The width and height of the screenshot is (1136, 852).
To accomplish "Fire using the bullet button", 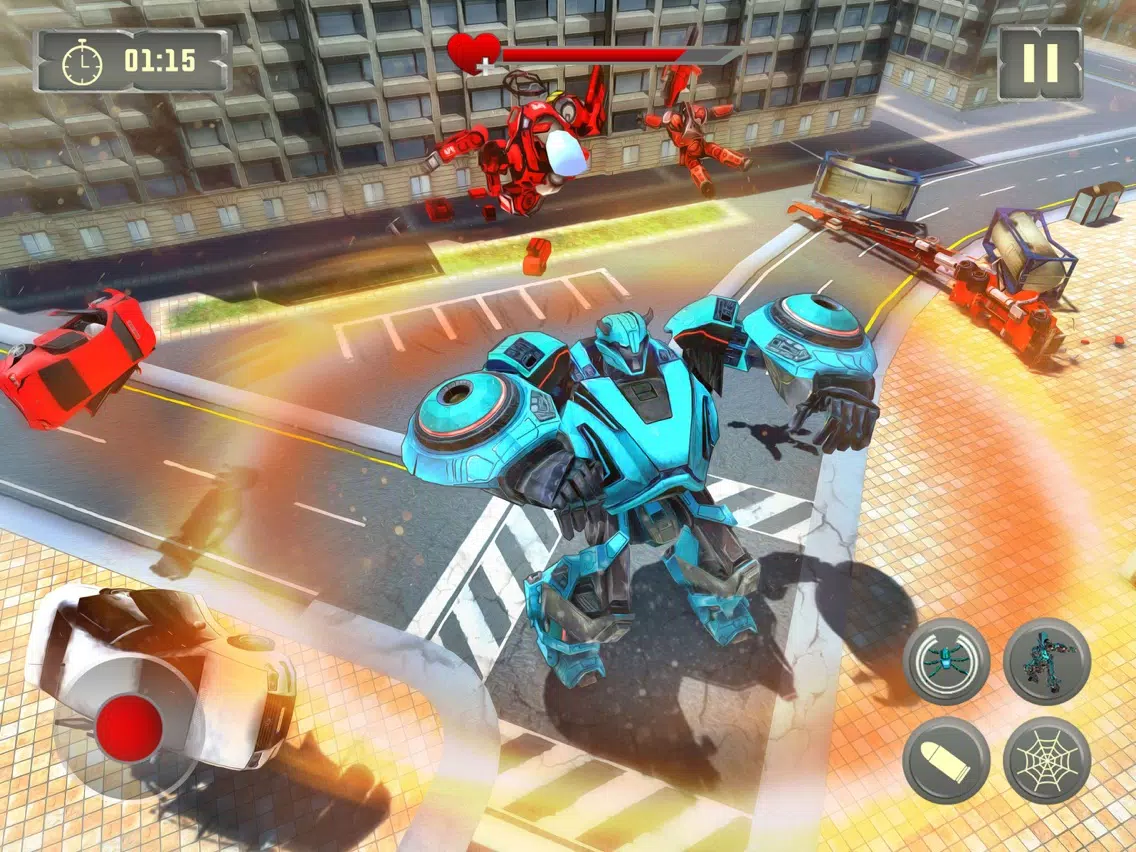I will (x=946, y=760).
